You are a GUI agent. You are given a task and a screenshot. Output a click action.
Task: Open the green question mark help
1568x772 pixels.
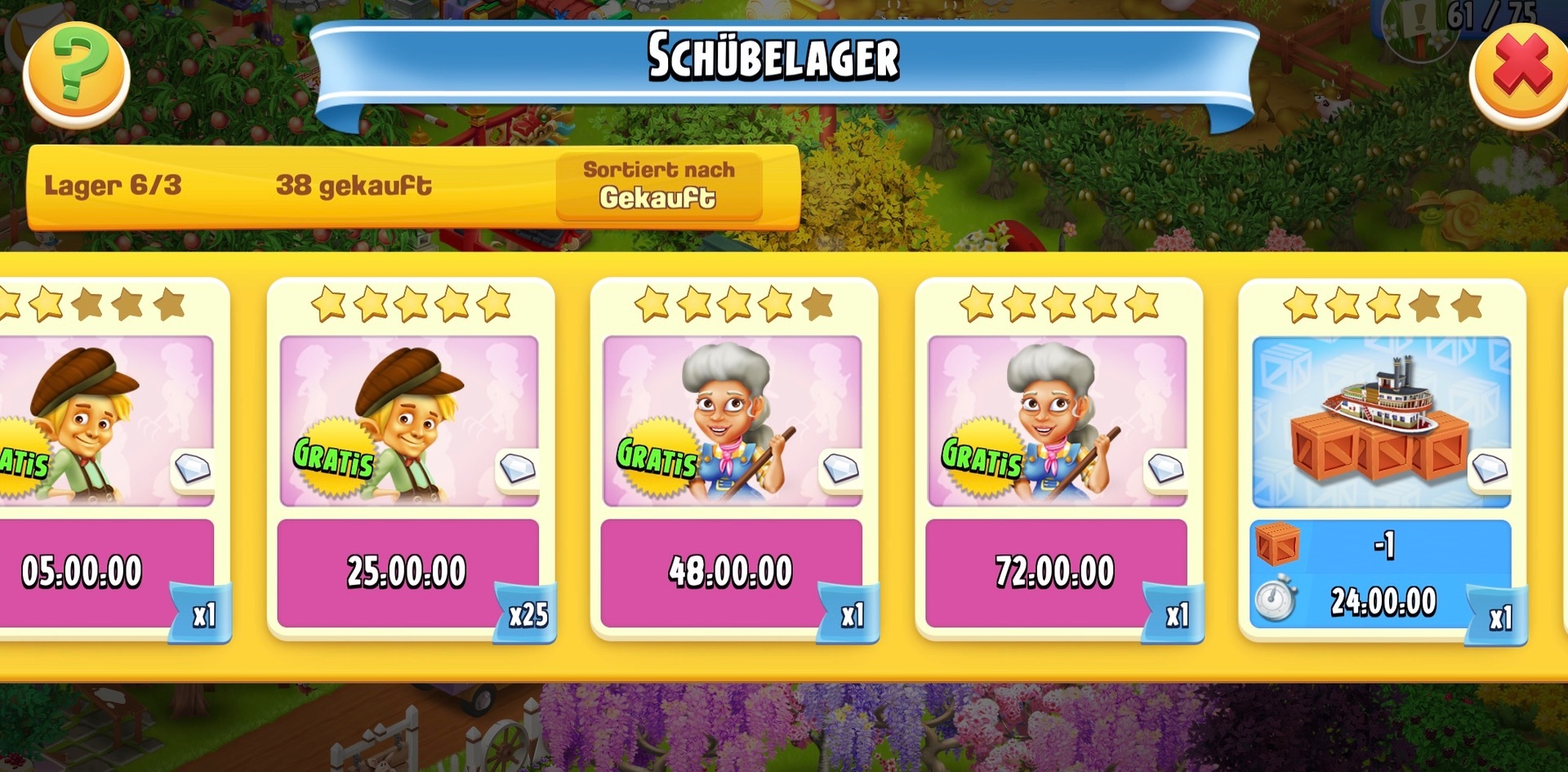77,74
